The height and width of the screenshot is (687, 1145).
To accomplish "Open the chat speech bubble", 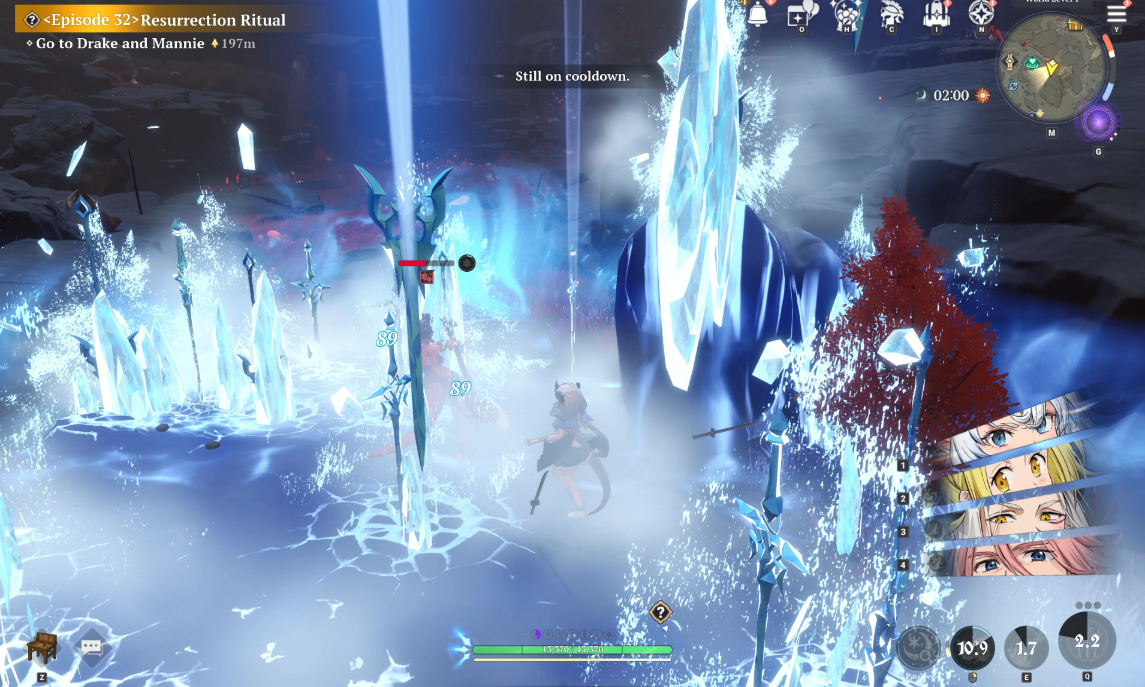I will [91, 647].
